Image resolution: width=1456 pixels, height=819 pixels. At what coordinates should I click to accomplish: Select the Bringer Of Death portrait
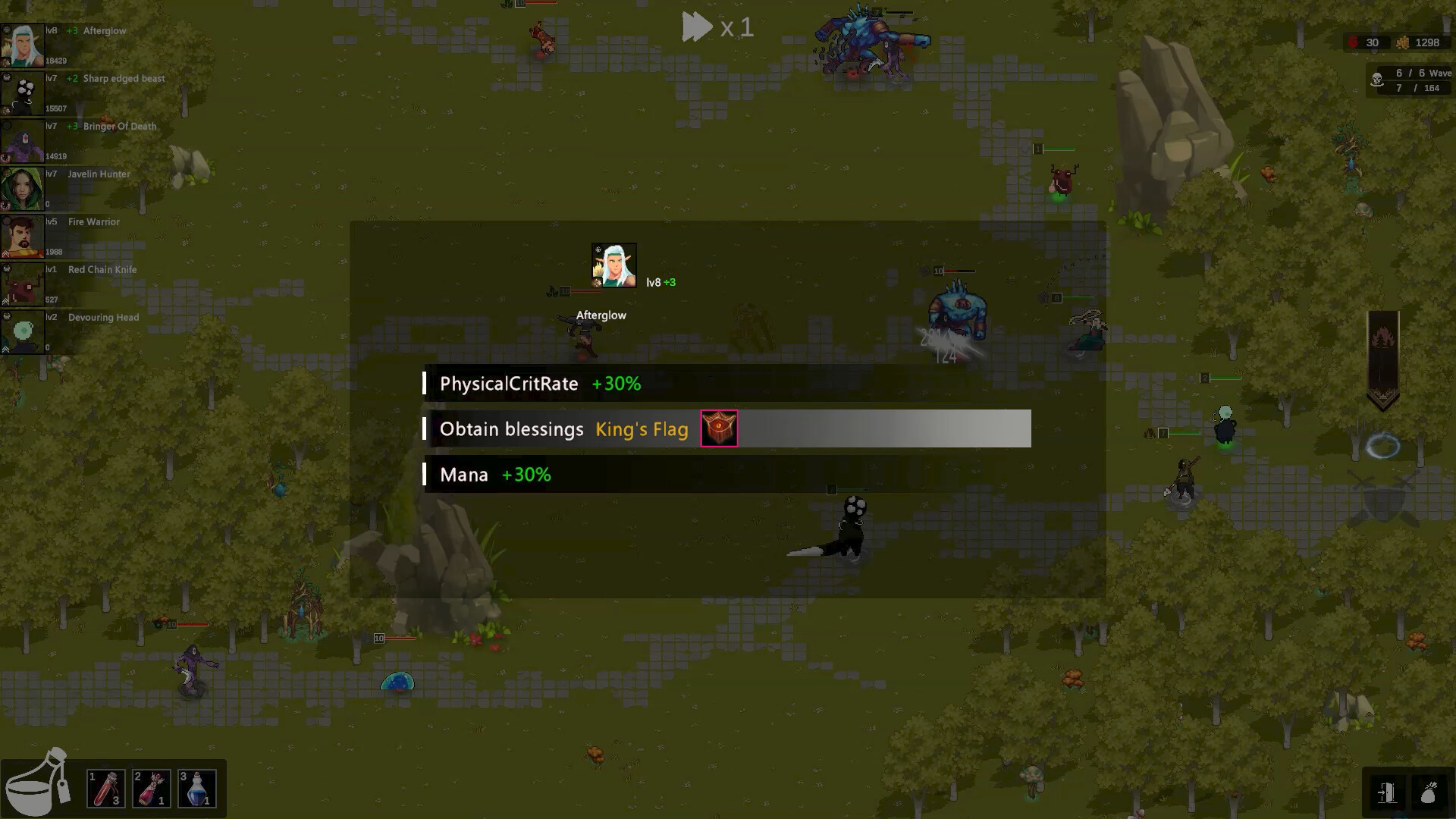pos(24,140)
